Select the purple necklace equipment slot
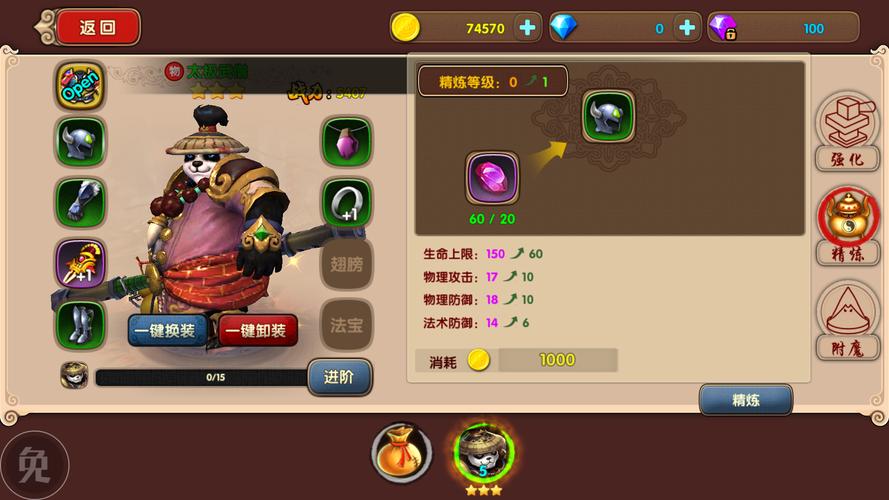The width and height of the screenshot is (889, 500). 346,142
